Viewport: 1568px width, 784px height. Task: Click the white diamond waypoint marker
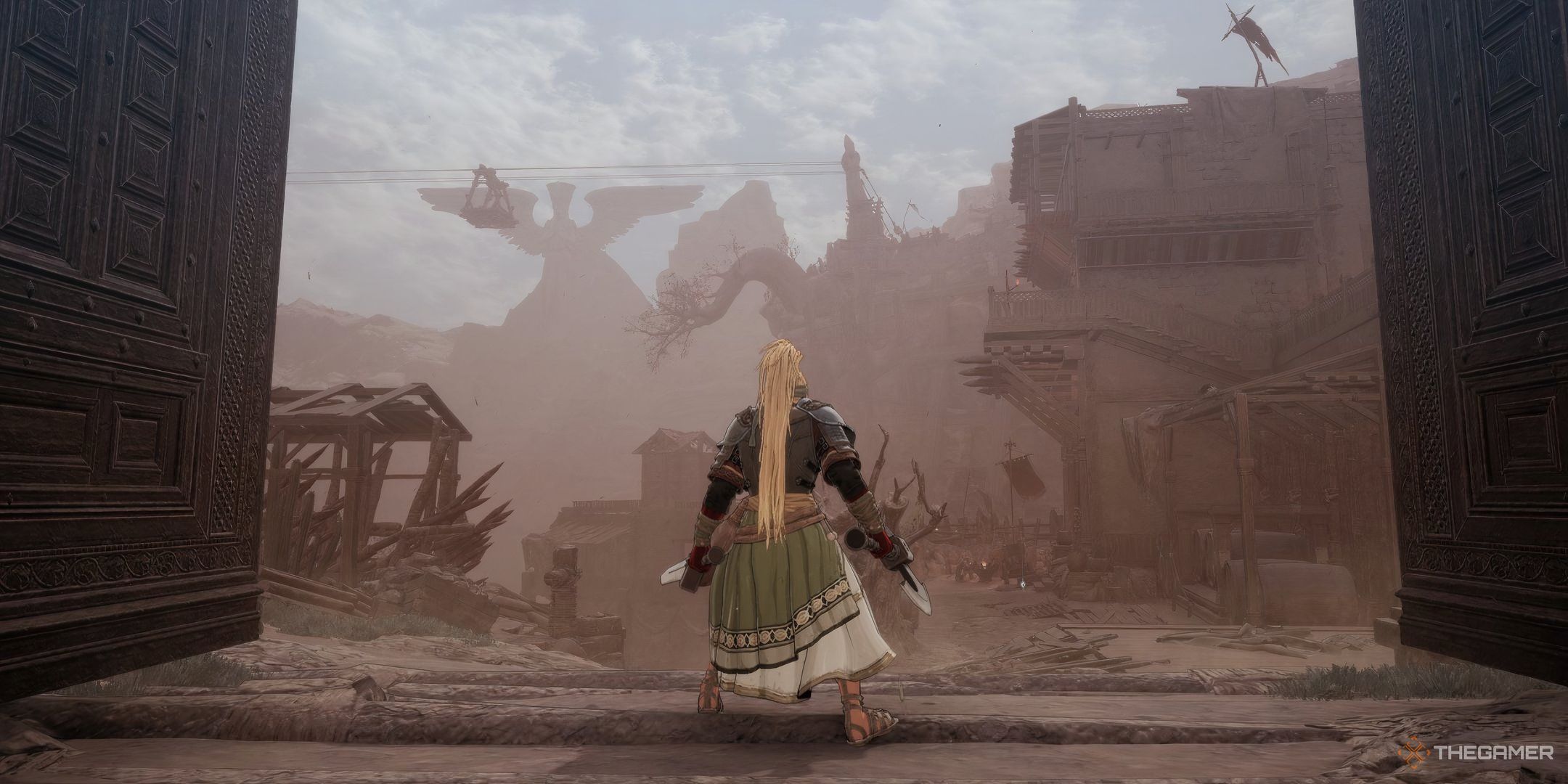click(x=1022, y=583)
